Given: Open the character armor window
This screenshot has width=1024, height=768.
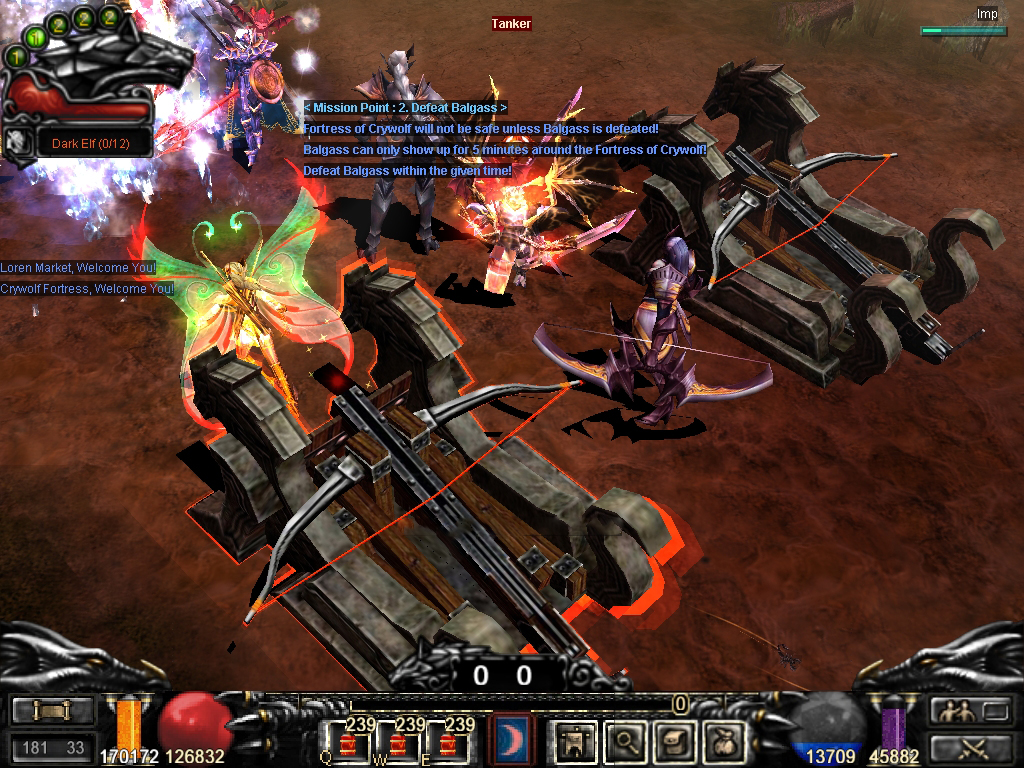Looking at the screenshot, I should click(x=577, y=741).
